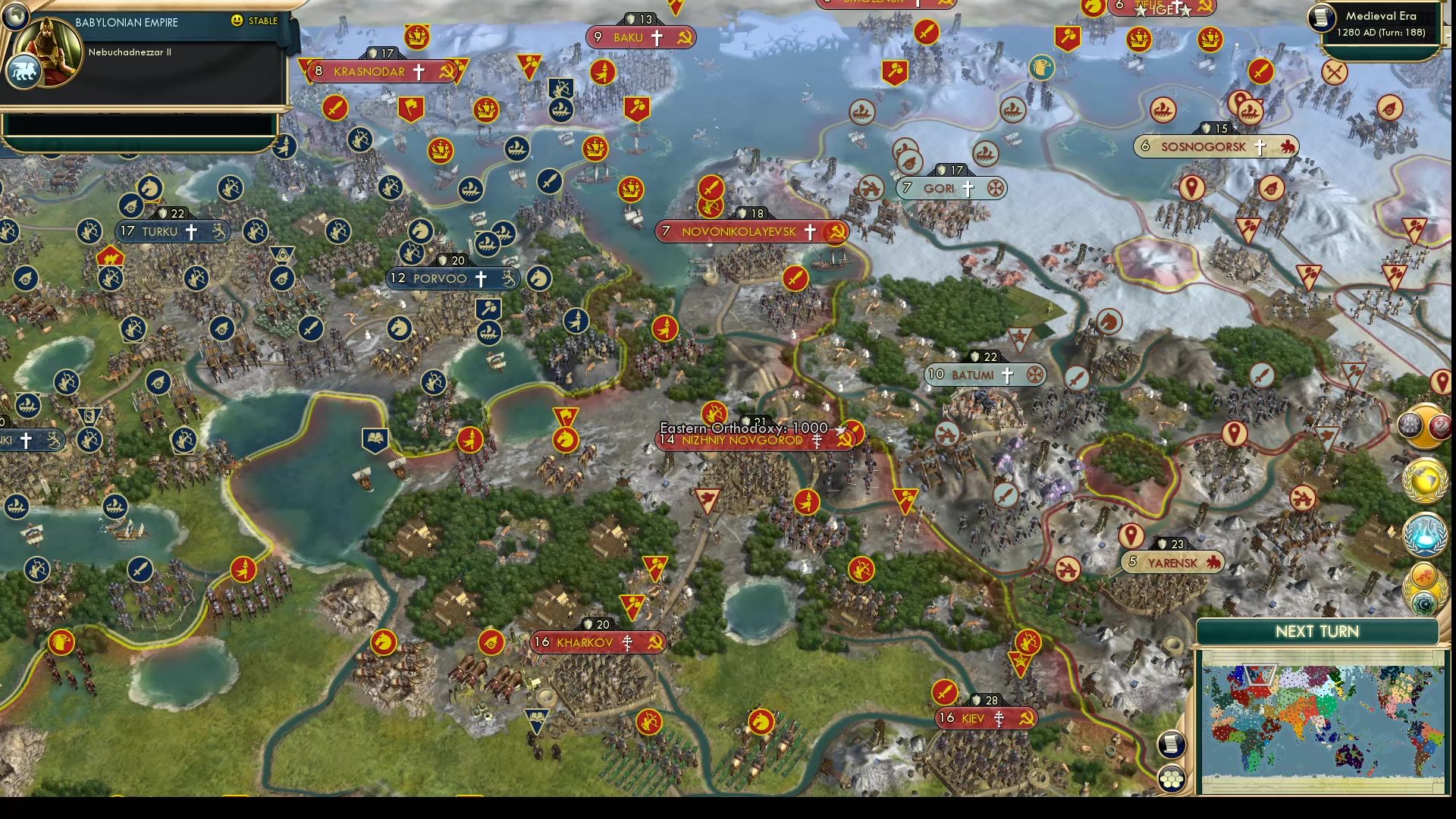Select the Yarensk city banner
This screenshot has width=1456, height=819.
(x=1172, y=562)
